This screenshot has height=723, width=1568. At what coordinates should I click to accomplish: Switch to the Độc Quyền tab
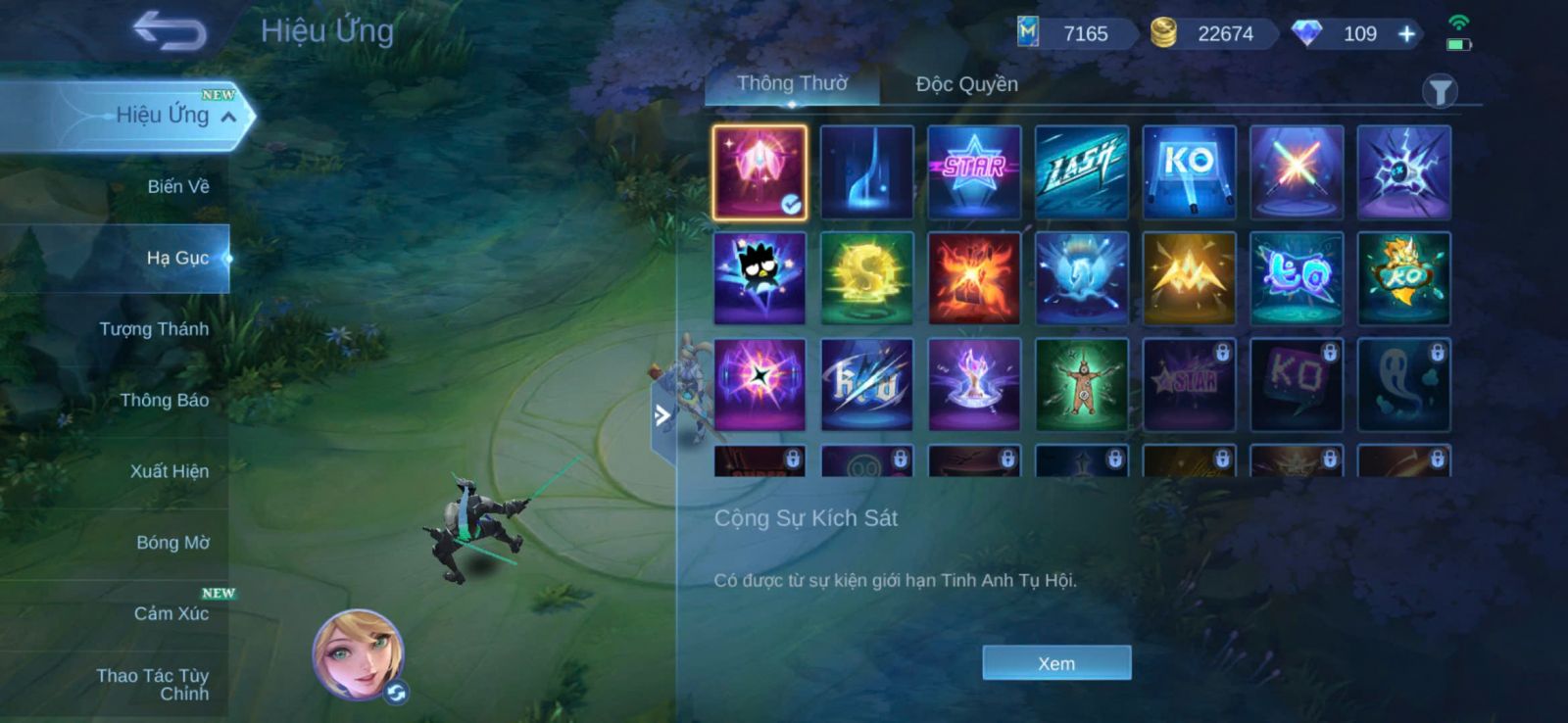pos(966,84)
